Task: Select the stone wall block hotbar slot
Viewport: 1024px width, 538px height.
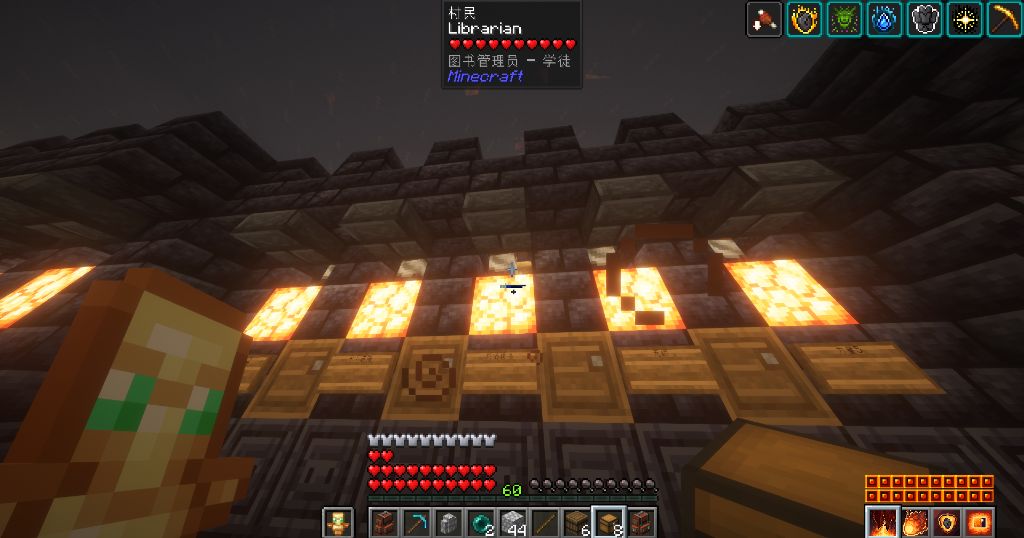Action: (449, 523)
